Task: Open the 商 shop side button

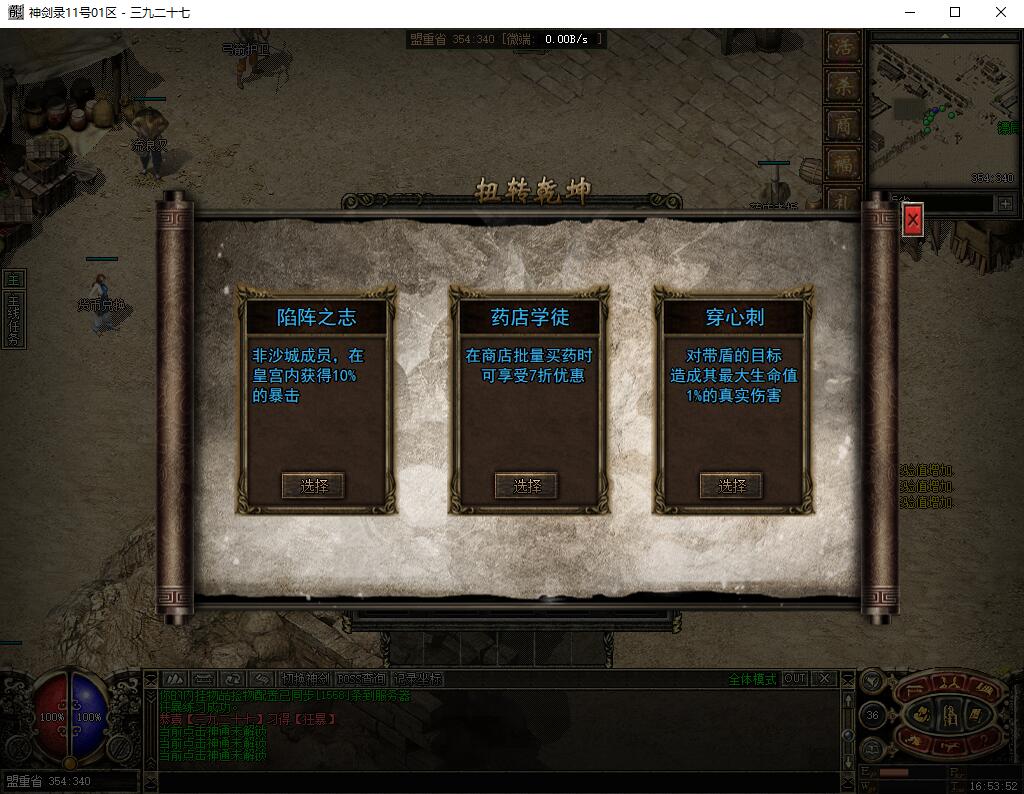Action: pyautogui.click(x=844, y=124)
